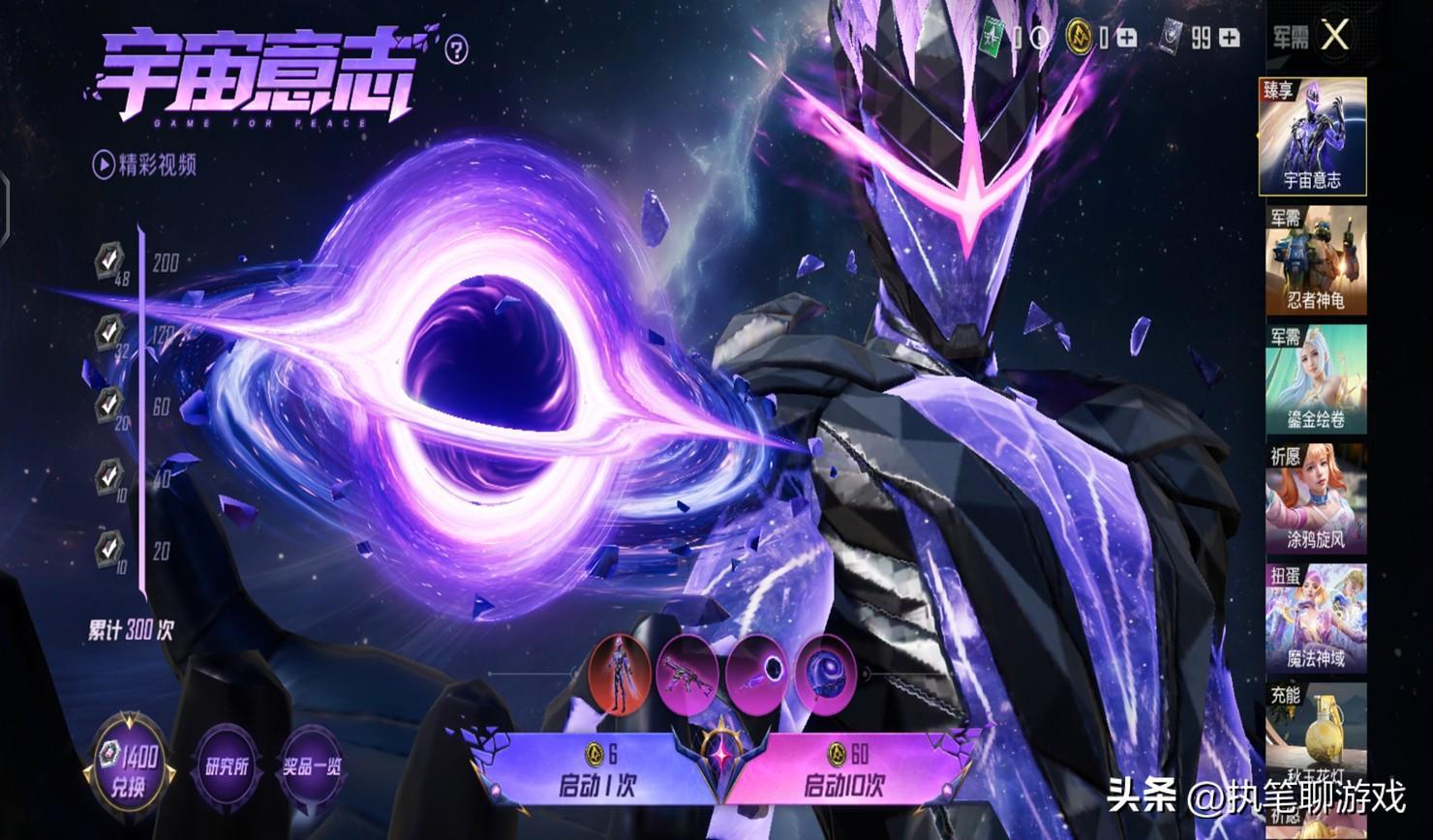Image resolution: width=1433 pixels, height=840 pixels.
Task: Switch to the 涂鸦旋风 event tab
Action: (x=1316, y=499)
